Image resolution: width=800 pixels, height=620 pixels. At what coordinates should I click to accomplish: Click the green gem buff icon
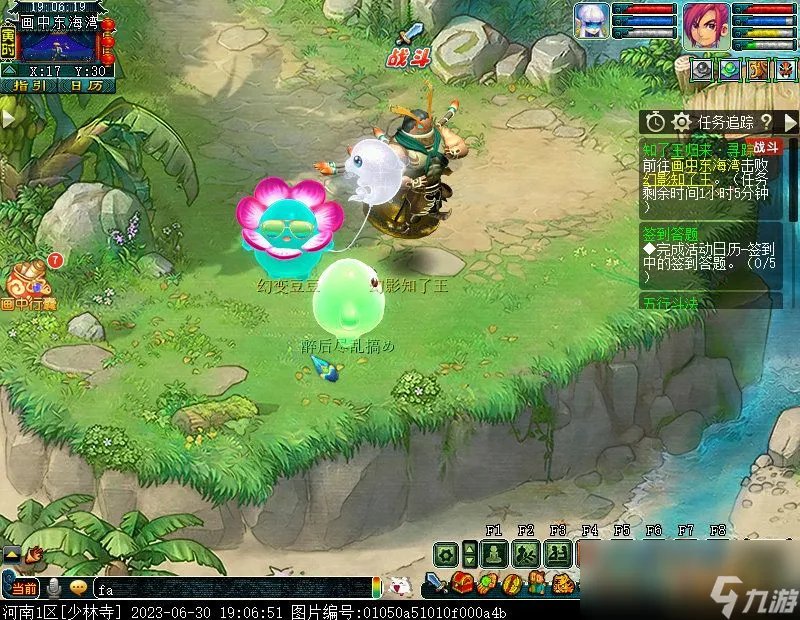coord(729,69)
